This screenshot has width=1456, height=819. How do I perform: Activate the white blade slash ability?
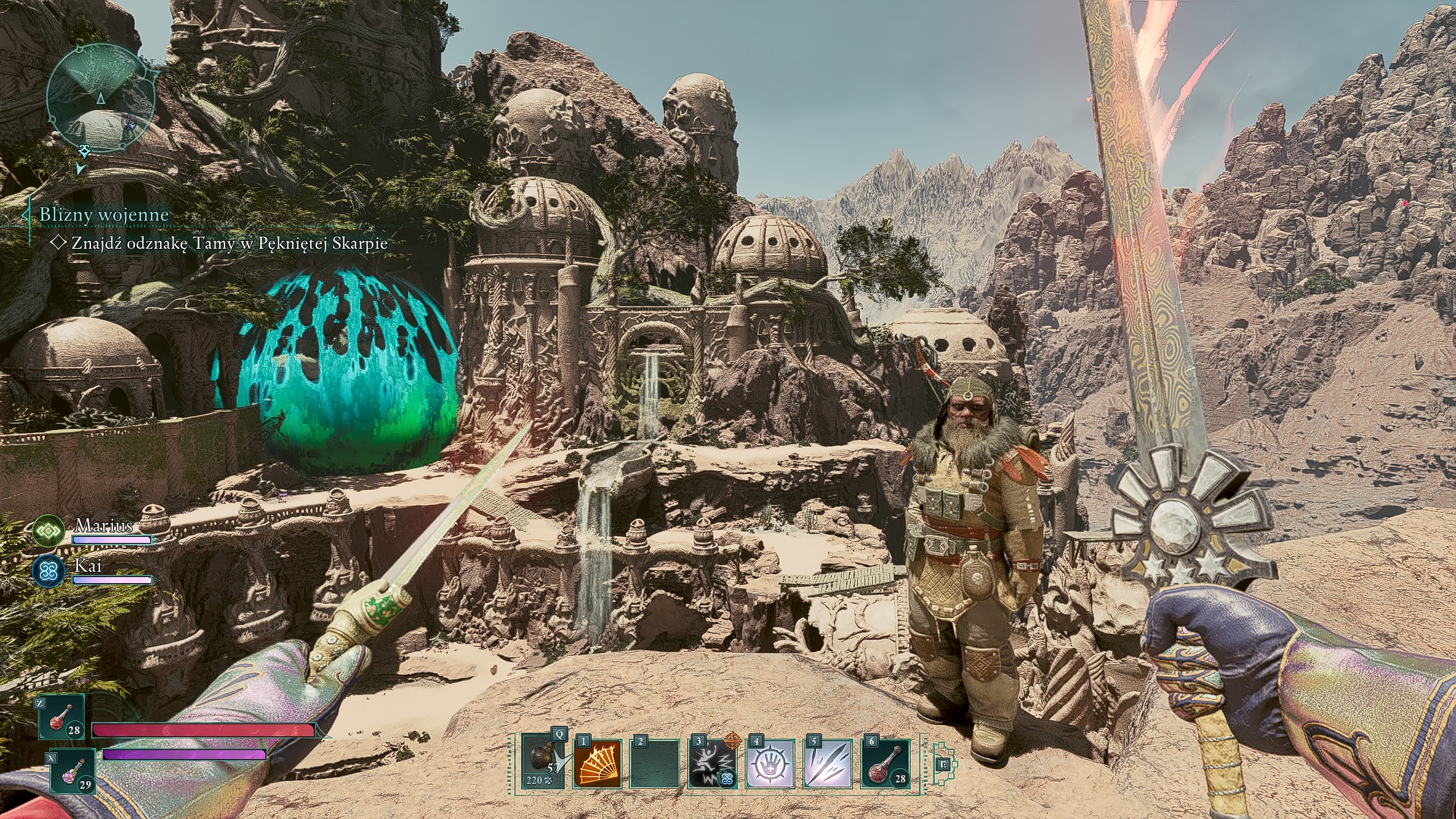(x=827, y=763)
